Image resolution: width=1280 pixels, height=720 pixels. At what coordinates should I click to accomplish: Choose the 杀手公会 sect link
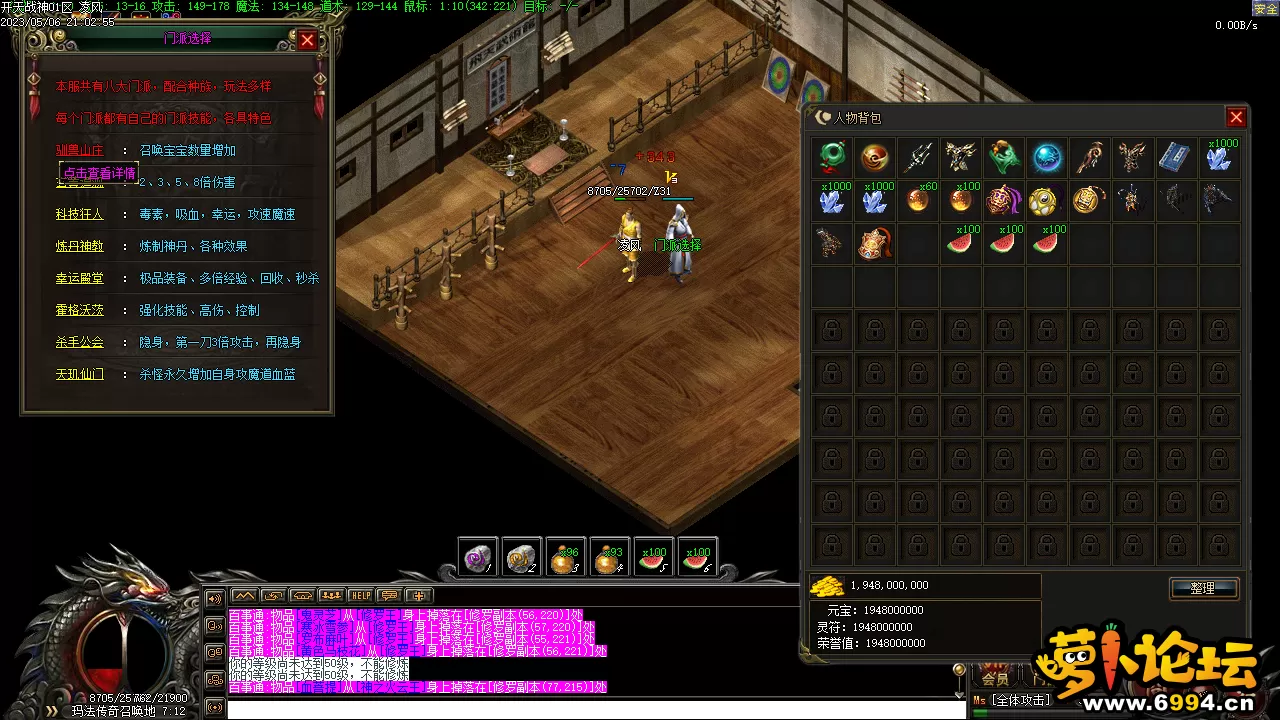tap(79, 342)
